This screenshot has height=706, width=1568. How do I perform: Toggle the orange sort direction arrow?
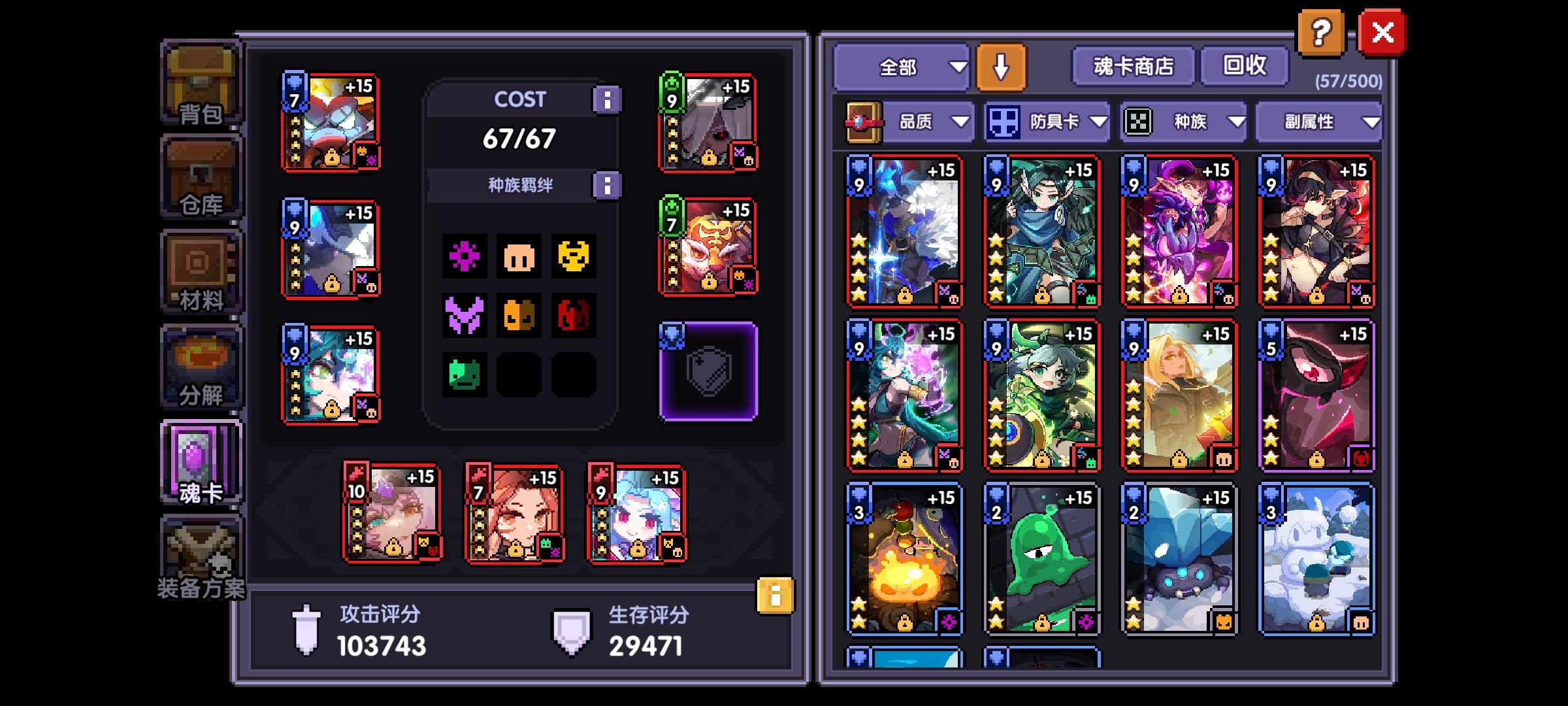pyautogui.click(x=1000, y=66)
